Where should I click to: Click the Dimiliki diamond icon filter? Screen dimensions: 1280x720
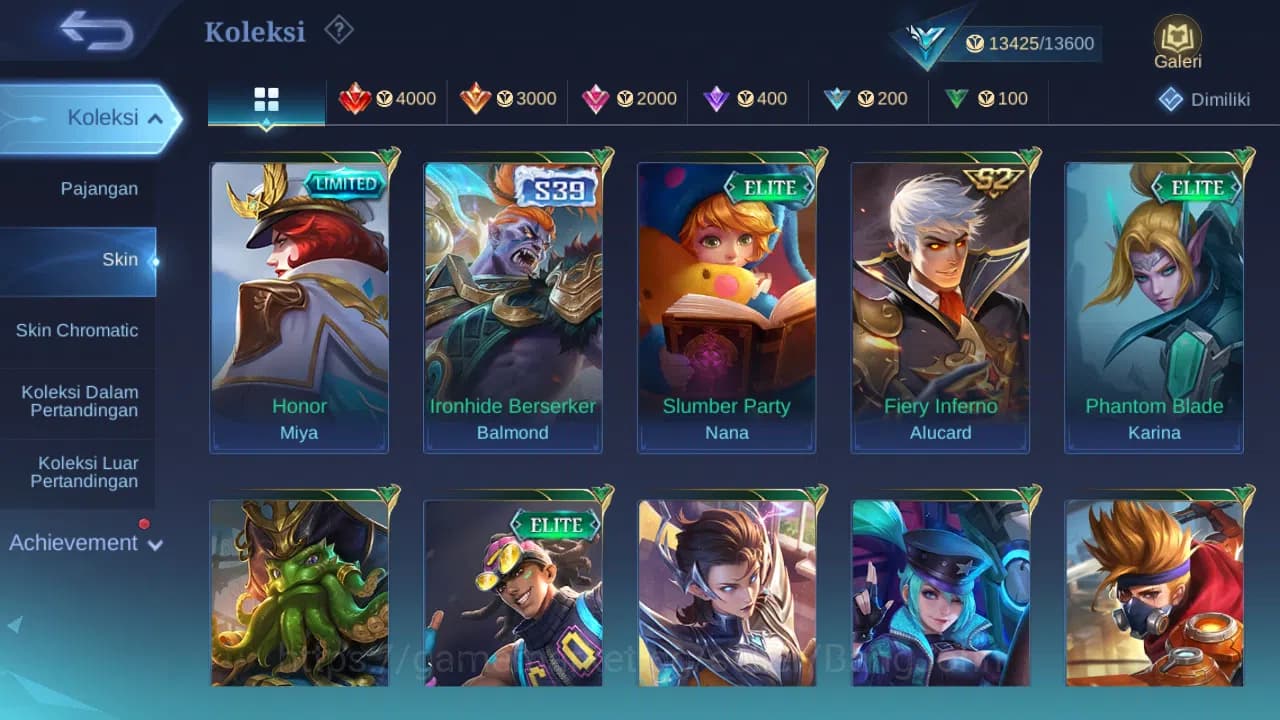pos(1169,99)
